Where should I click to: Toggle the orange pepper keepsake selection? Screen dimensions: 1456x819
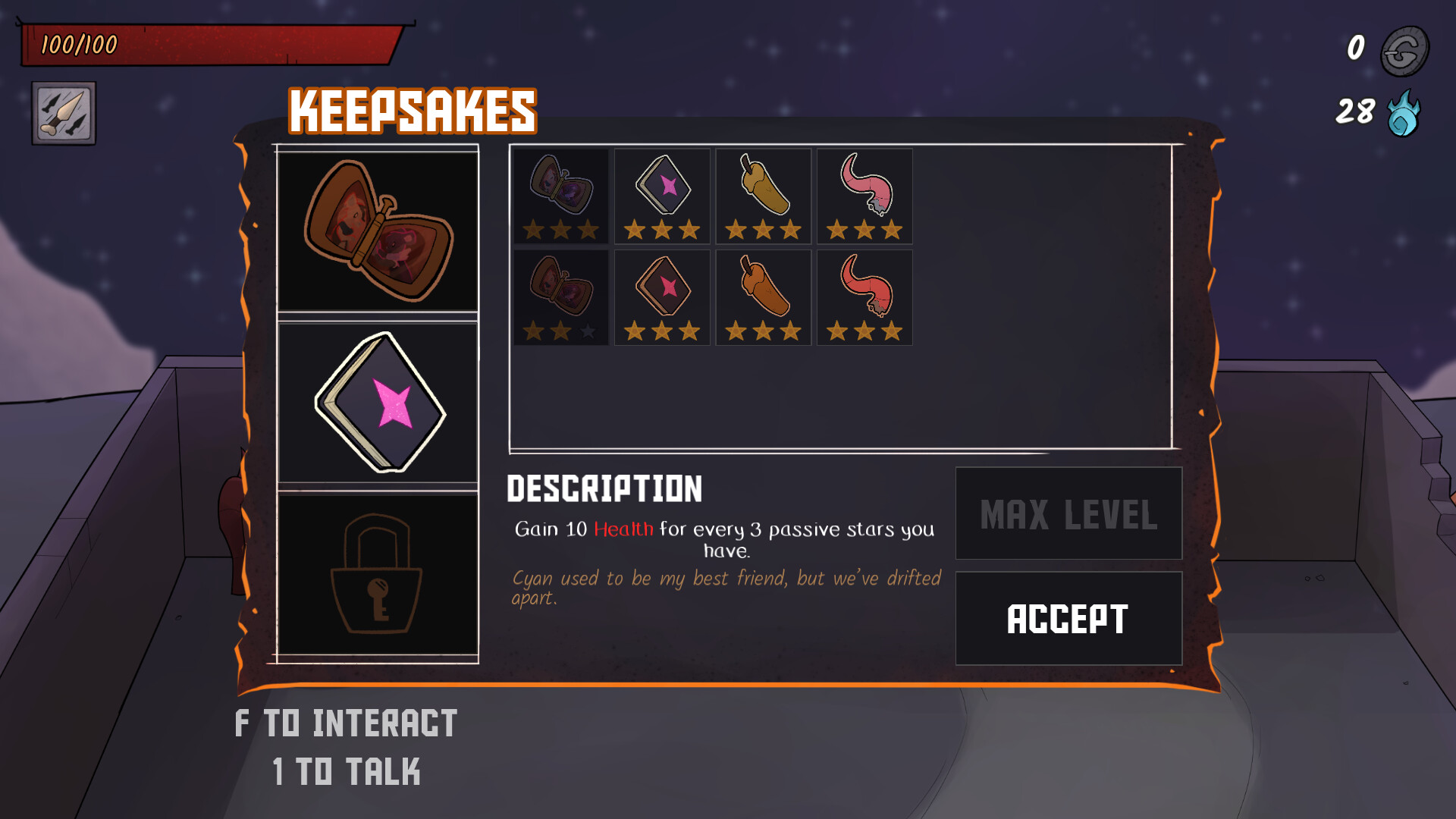pos(763,297)
